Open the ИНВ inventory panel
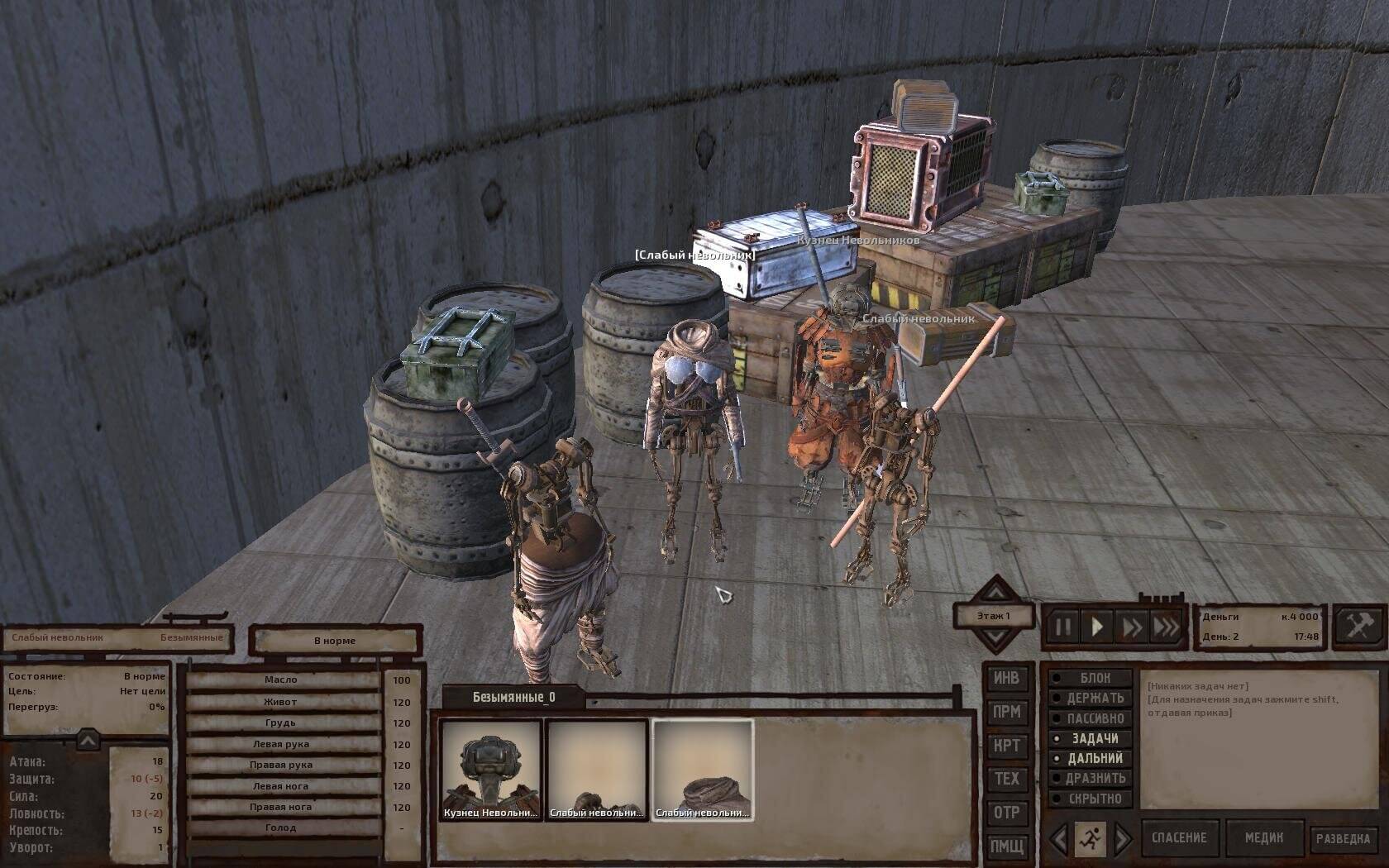Image resolution: width=1389 pixels, height=868 pixels. click(1006, 679)
